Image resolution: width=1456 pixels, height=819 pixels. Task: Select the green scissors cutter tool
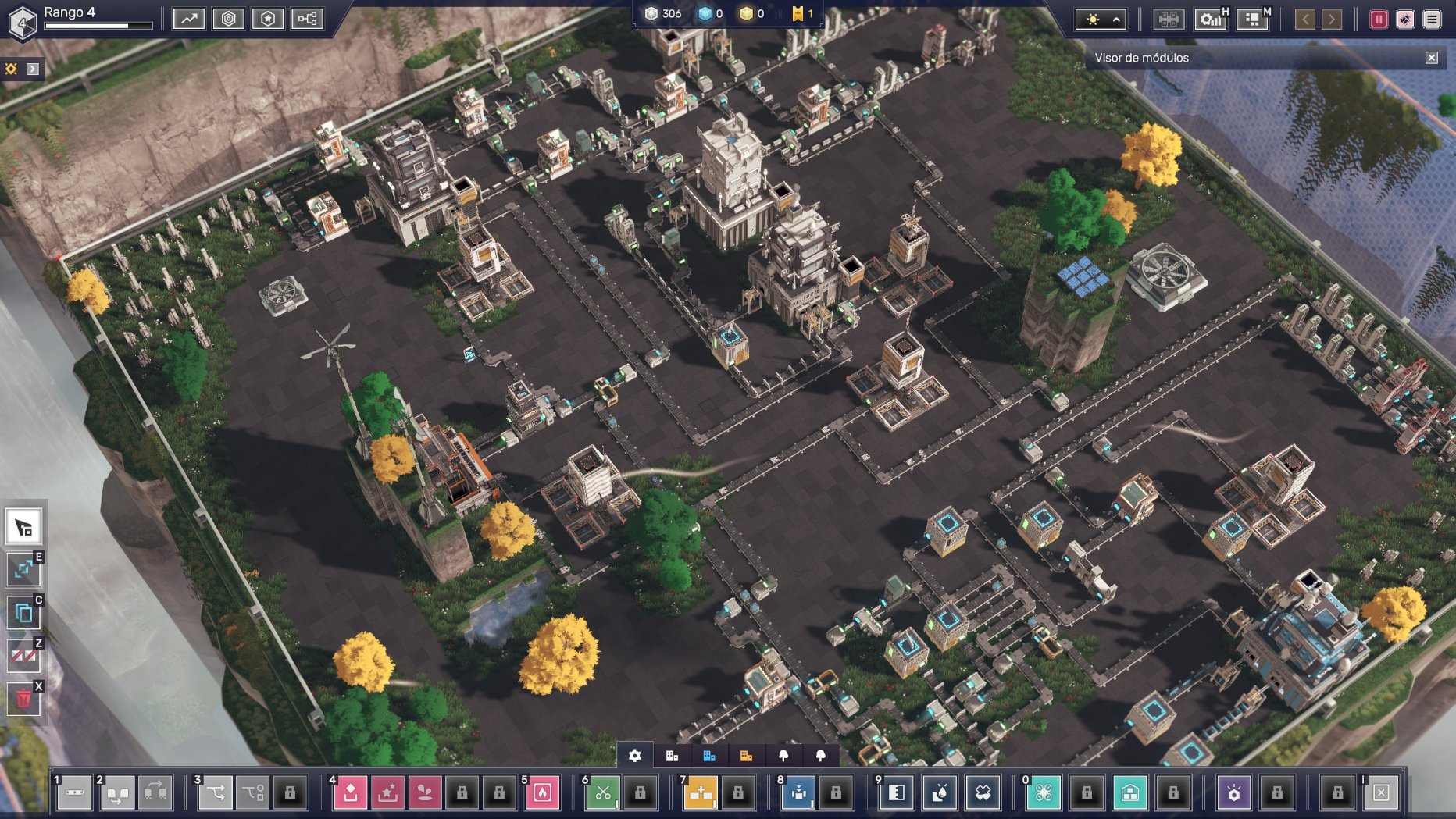click(602, 793)
